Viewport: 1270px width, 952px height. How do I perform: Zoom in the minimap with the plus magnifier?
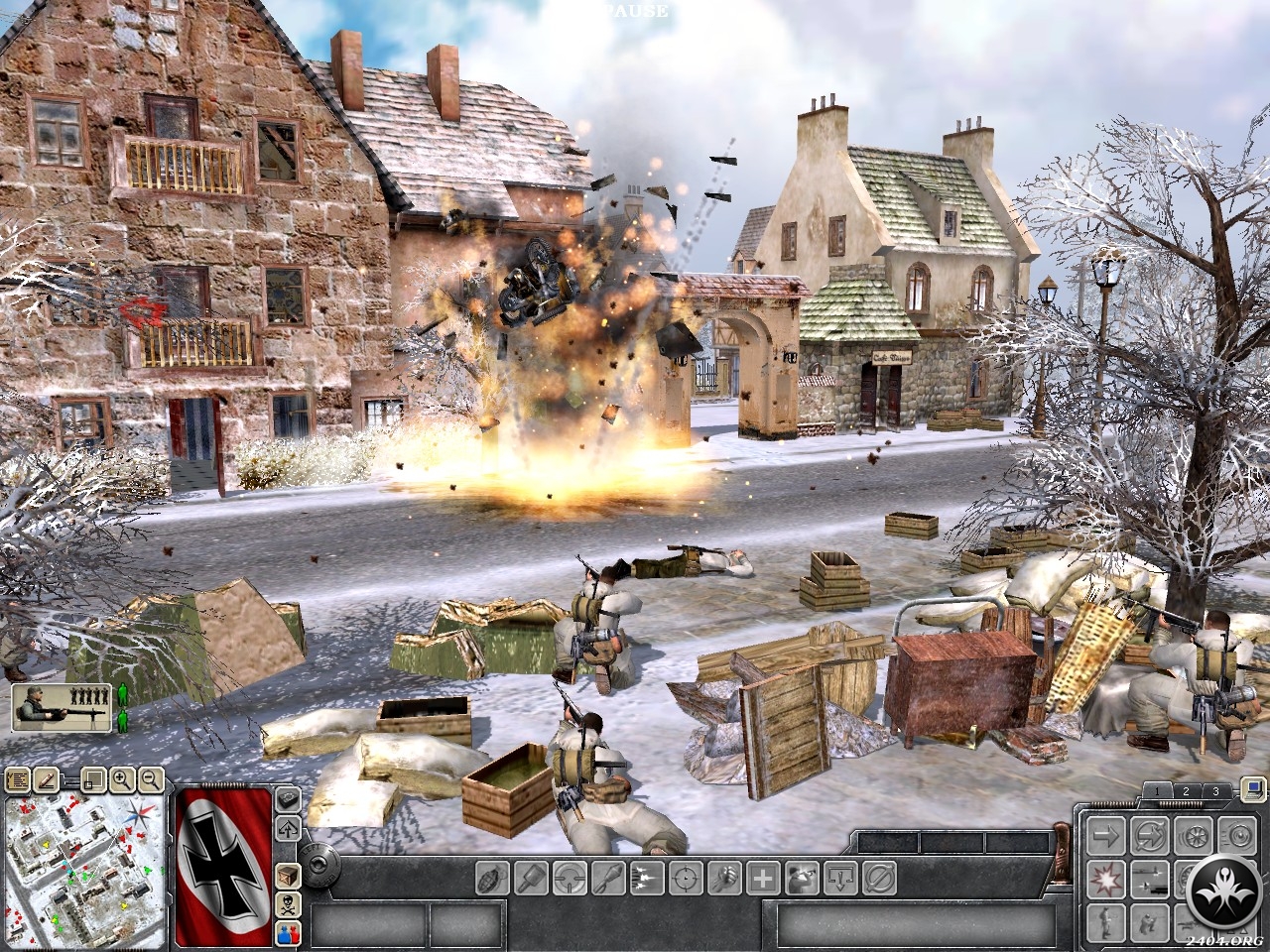point(124,779)
